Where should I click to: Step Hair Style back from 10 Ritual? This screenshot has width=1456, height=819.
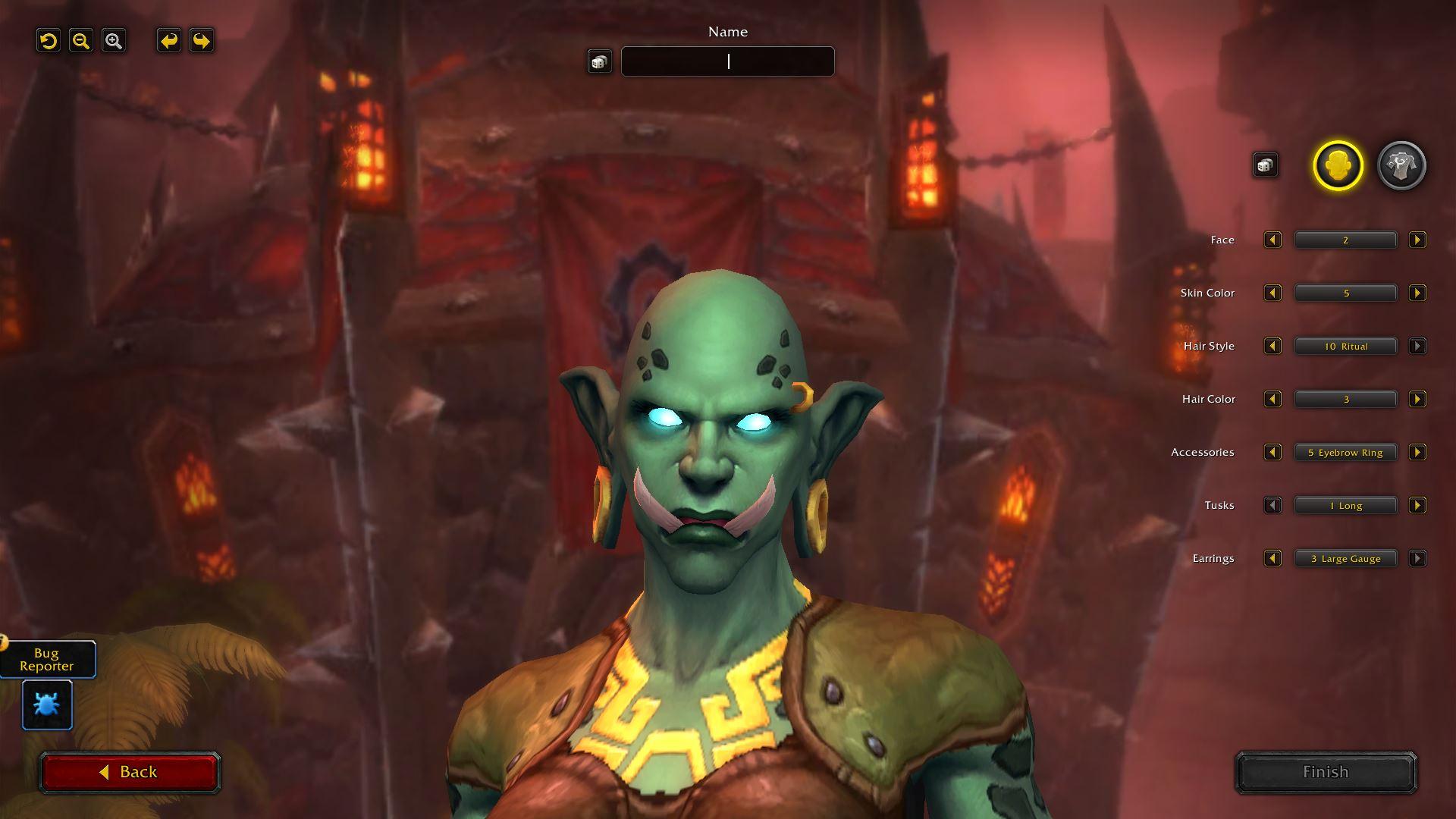click(1272, 346)
